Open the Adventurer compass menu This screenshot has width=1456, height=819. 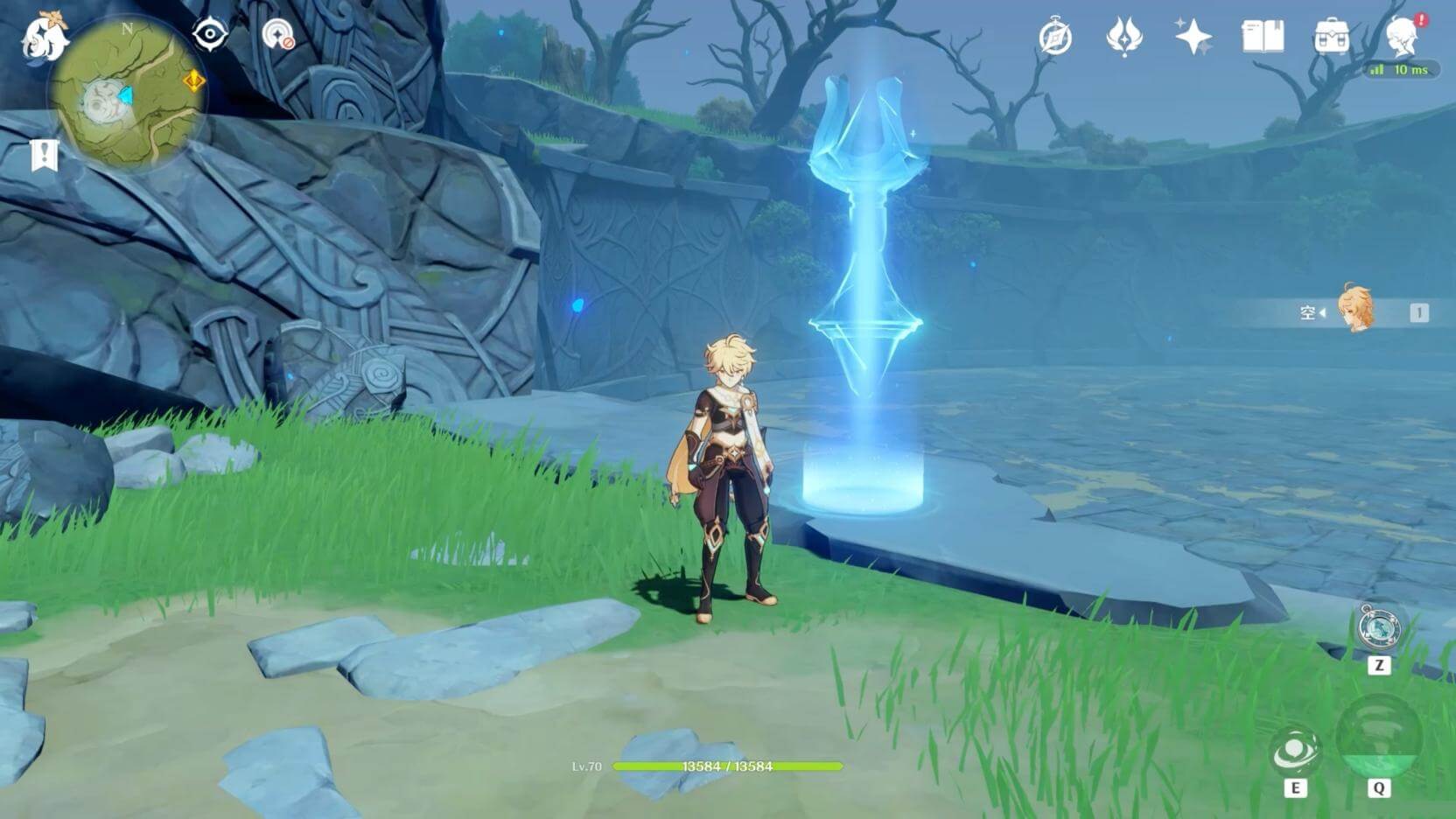(1055, 38)
